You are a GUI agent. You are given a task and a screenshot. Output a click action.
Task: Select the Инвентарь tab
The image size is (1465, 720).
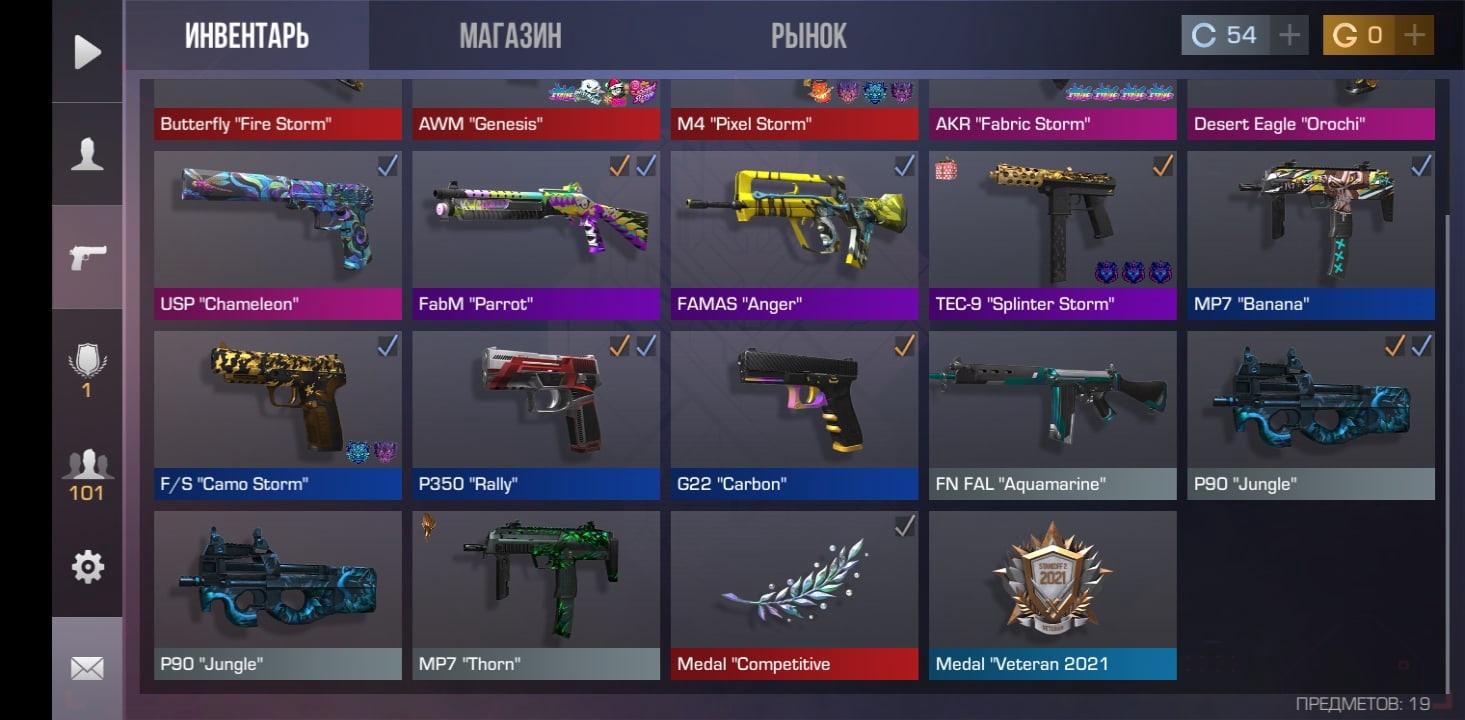(247, 36)
